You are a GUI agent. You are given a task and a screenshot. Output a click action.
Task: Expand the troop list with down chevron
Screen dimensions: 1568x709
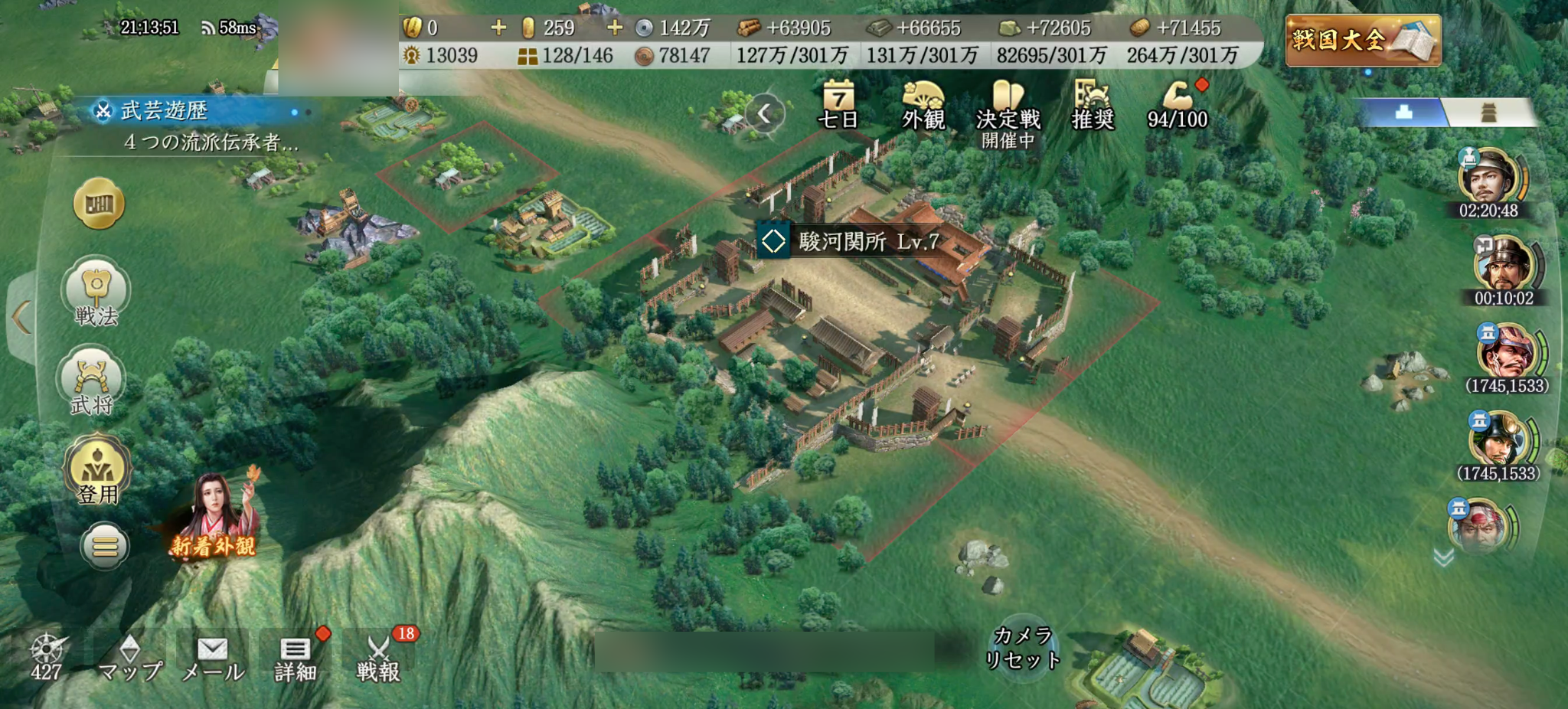click(1444, 557)
